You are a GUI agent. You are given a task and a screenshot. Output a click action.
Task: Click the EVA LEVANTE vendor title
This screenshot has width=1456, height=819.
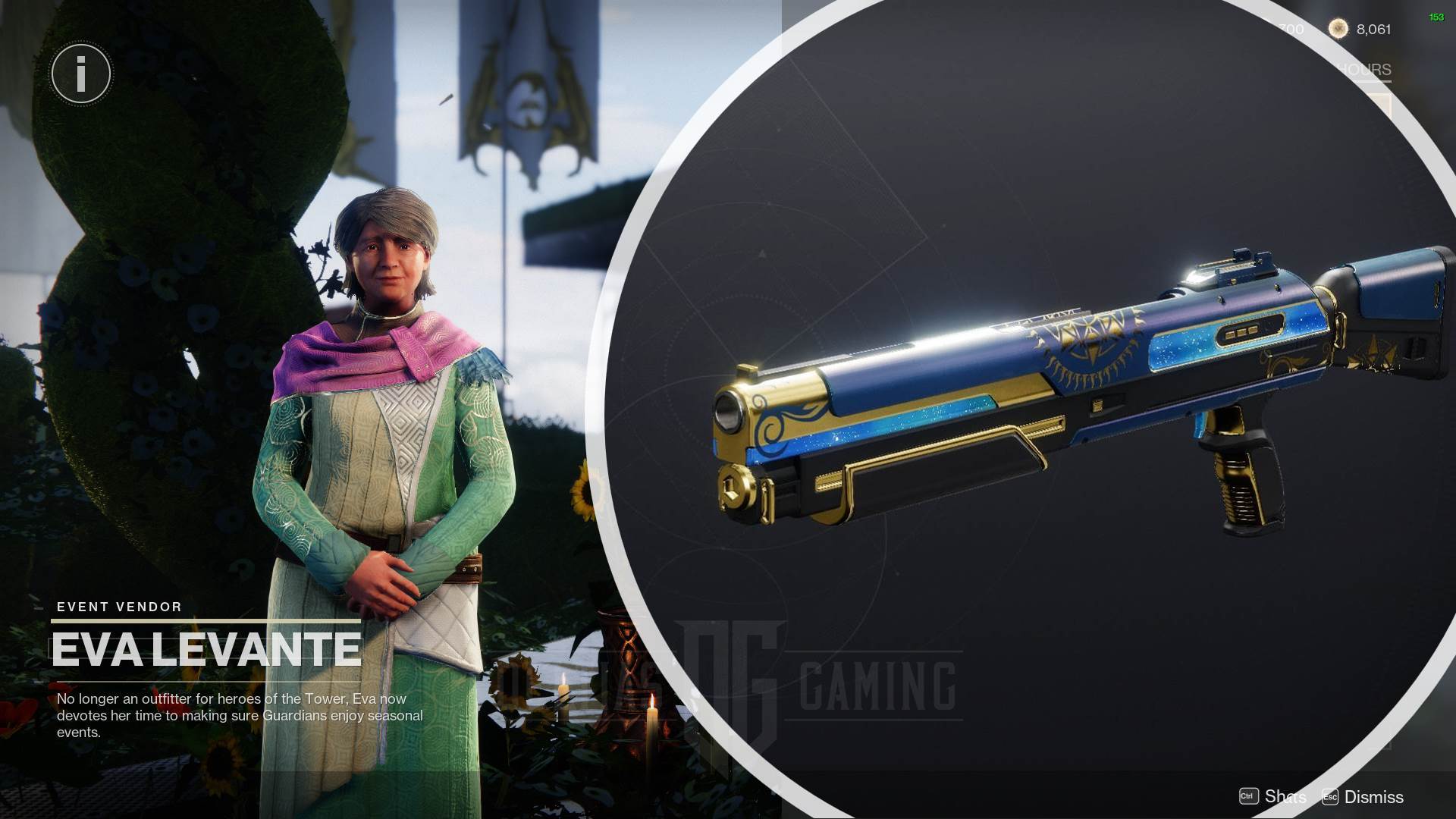coord(207,648)
